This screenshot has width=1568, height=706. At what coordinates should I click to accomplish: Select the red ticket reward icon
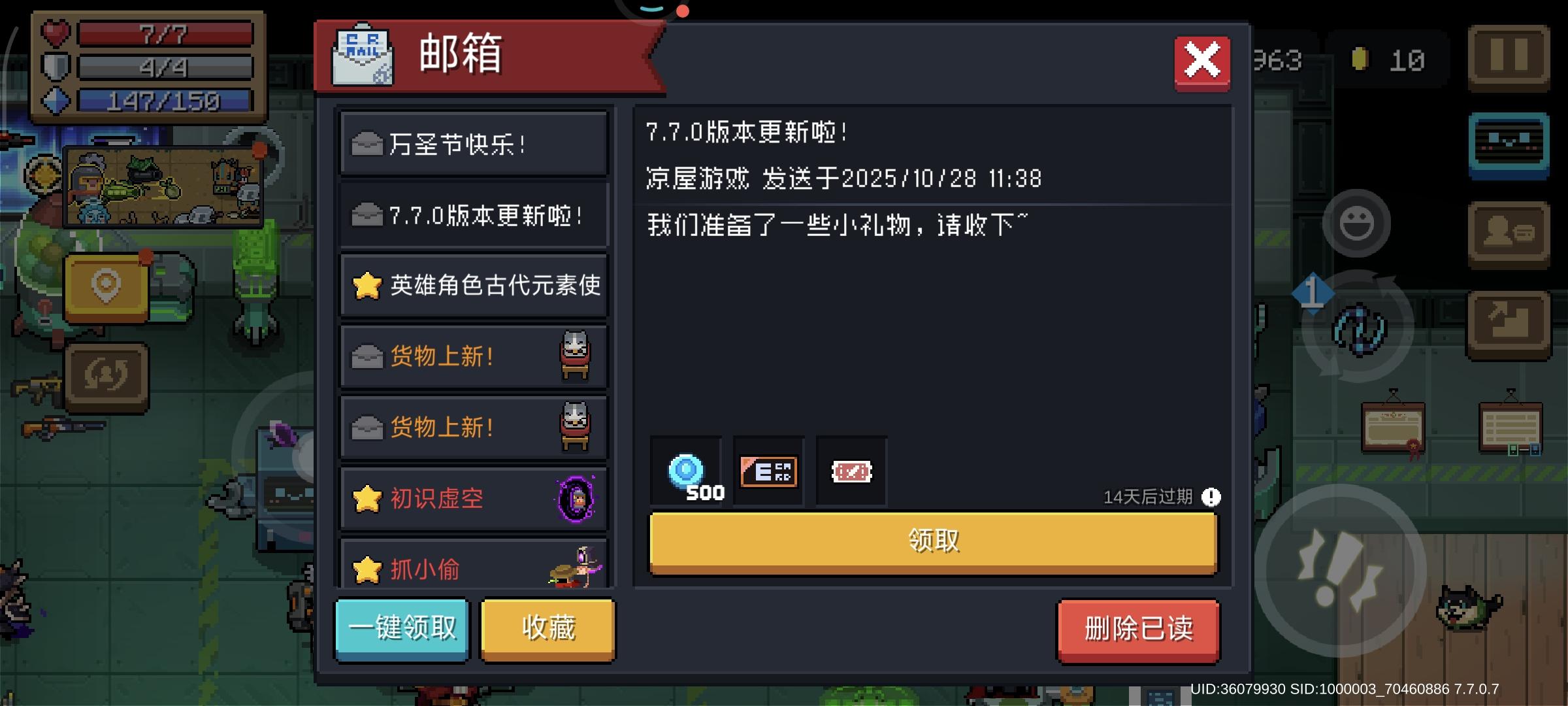[851, 472]
